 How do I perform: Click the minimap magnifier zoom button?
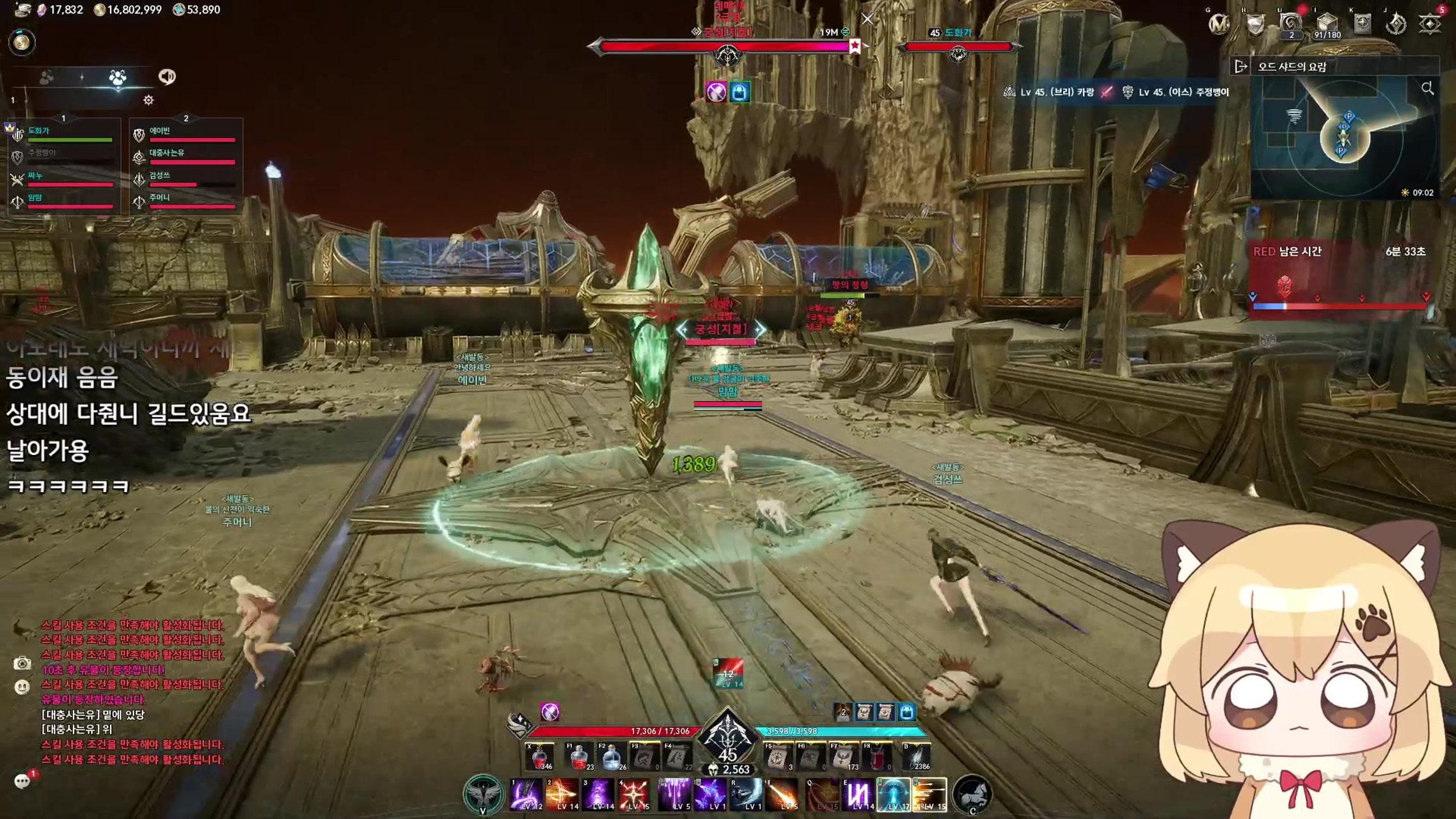(x=1427, y=89)
